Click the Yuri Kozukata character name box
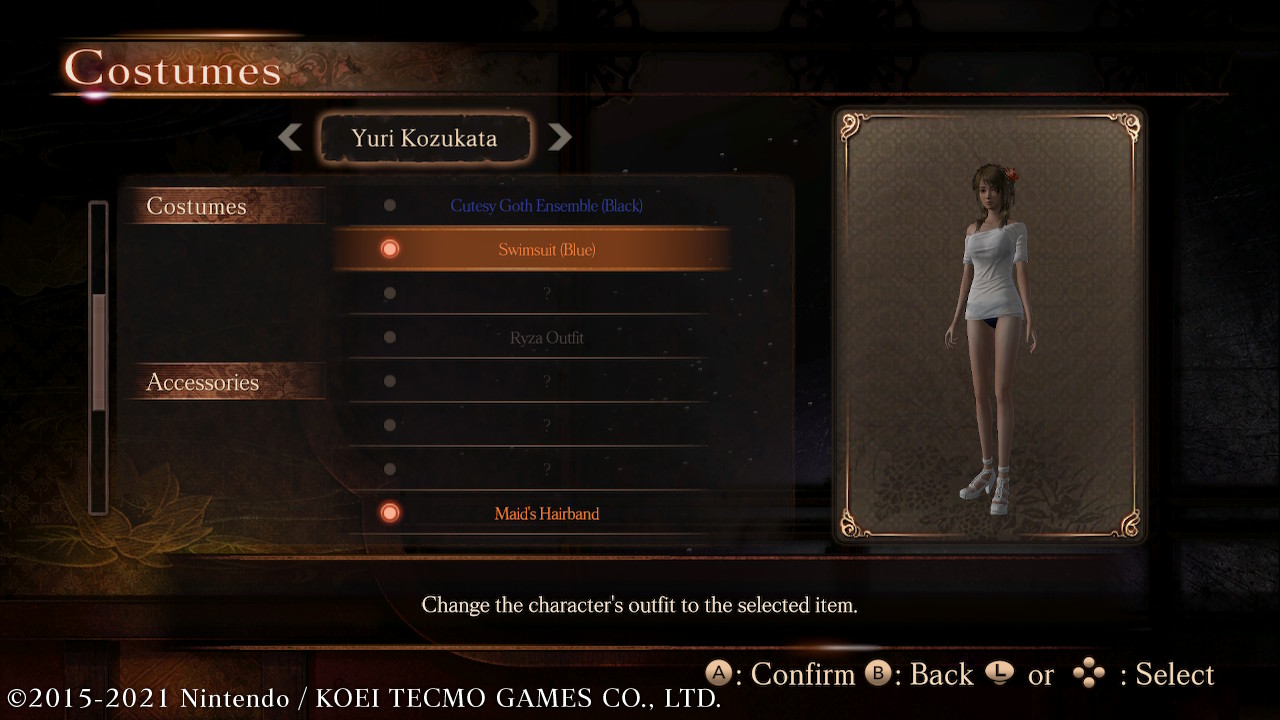 tap(424, 138)
